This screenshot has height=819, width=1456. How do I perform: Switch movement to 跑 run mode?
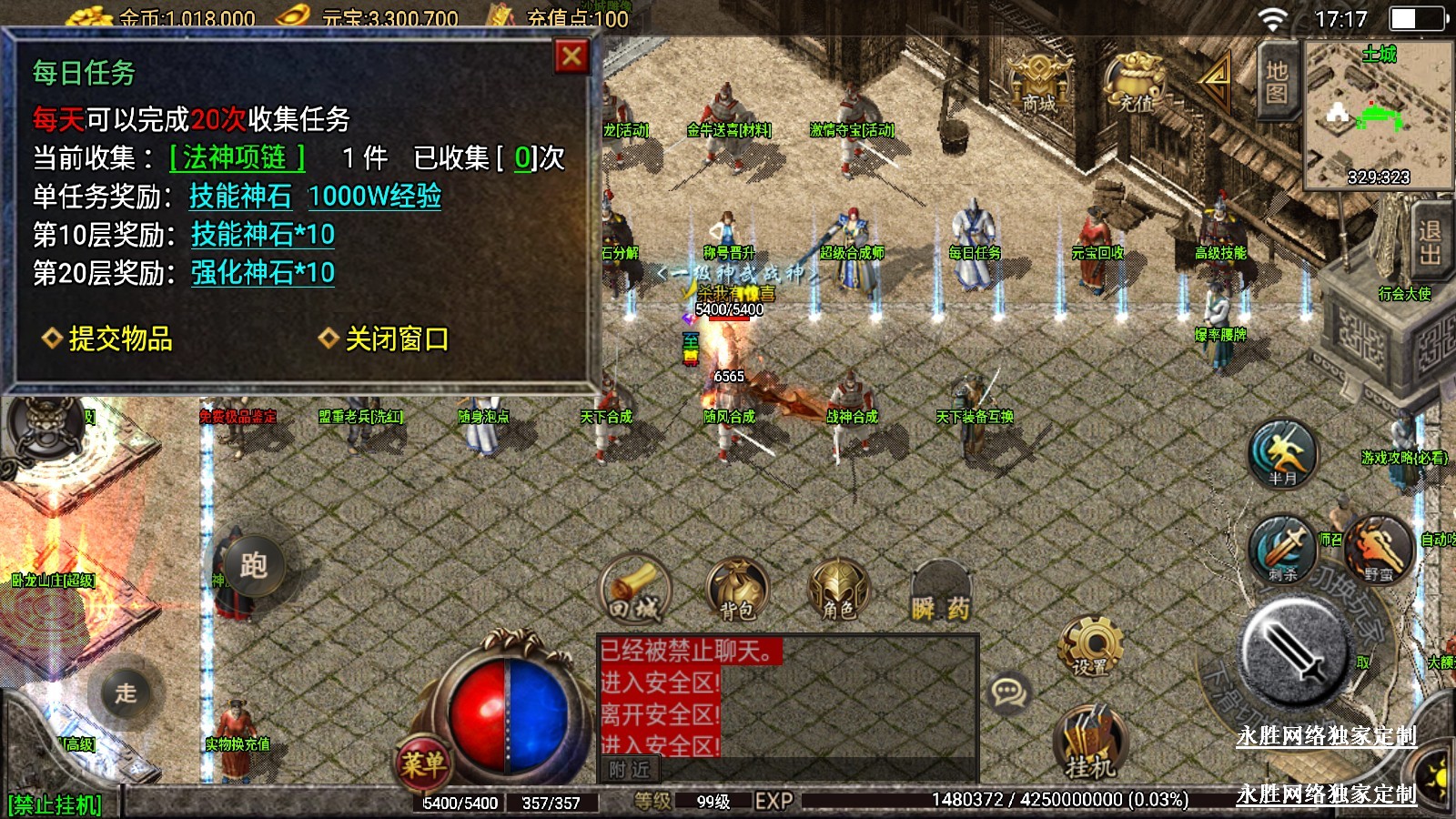[253, 564]
